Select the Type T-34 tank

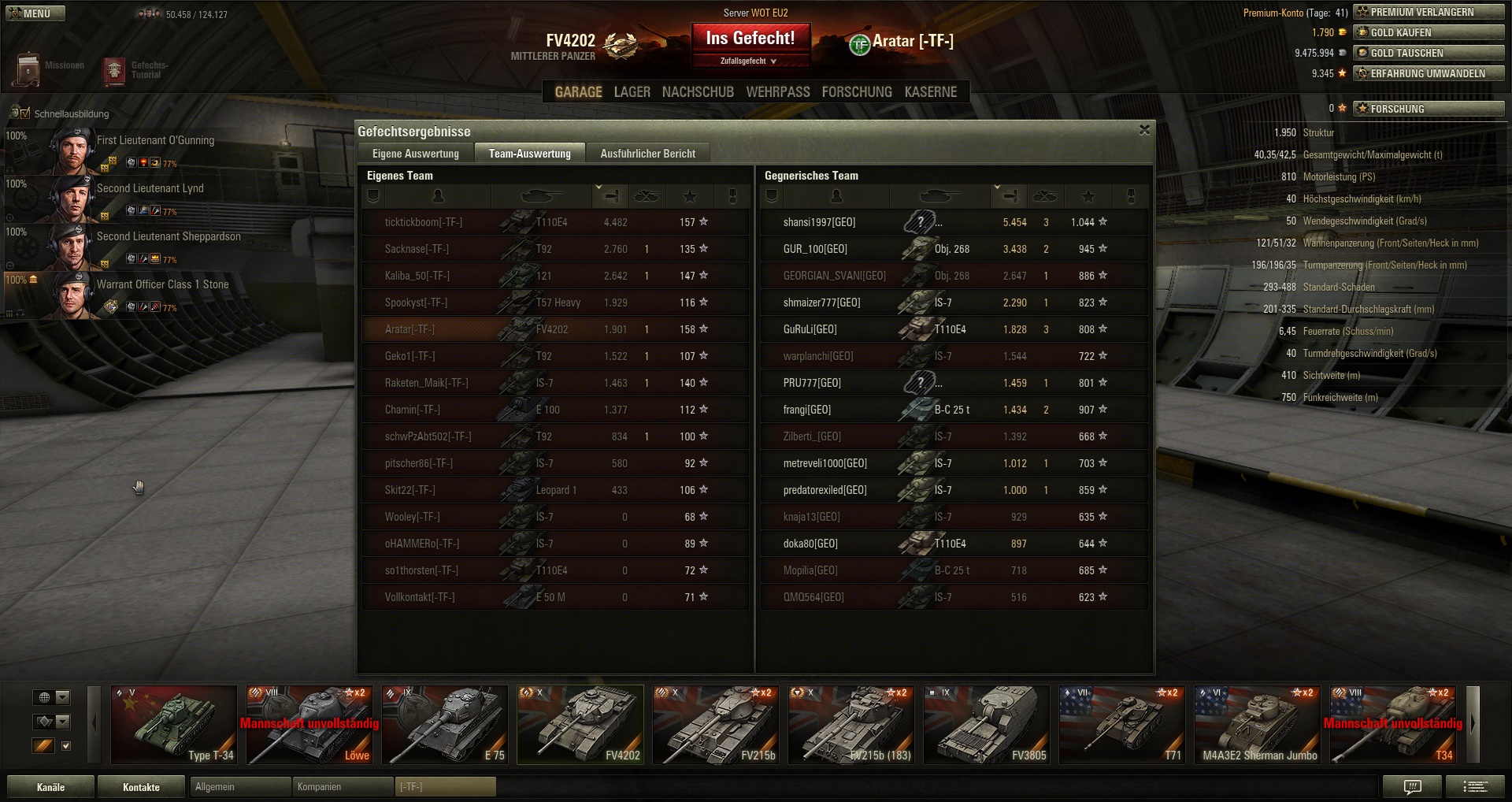(x=174, y=725)
